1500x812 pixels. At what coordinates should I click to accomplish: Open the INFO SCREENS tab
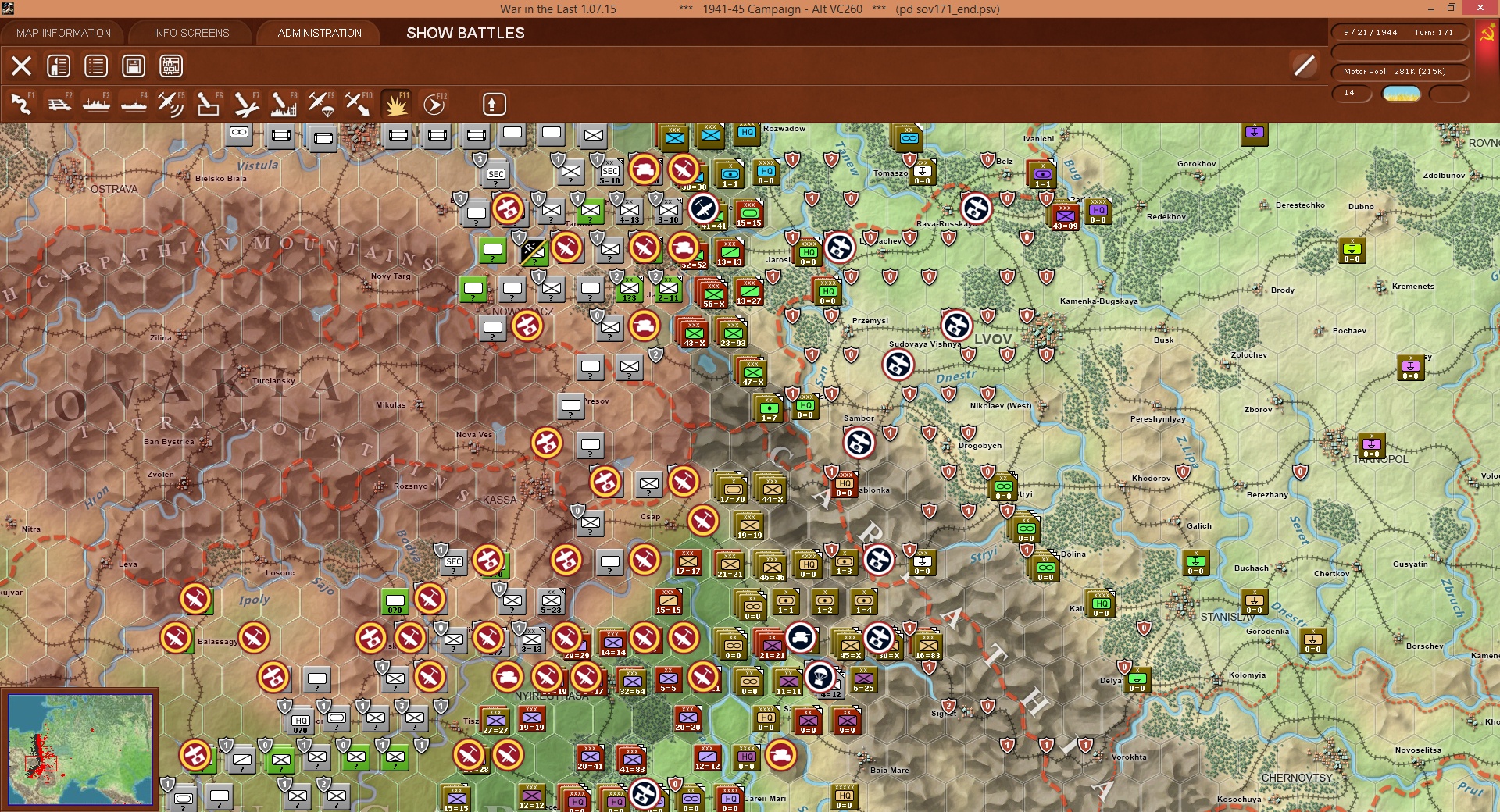(191, 33)
